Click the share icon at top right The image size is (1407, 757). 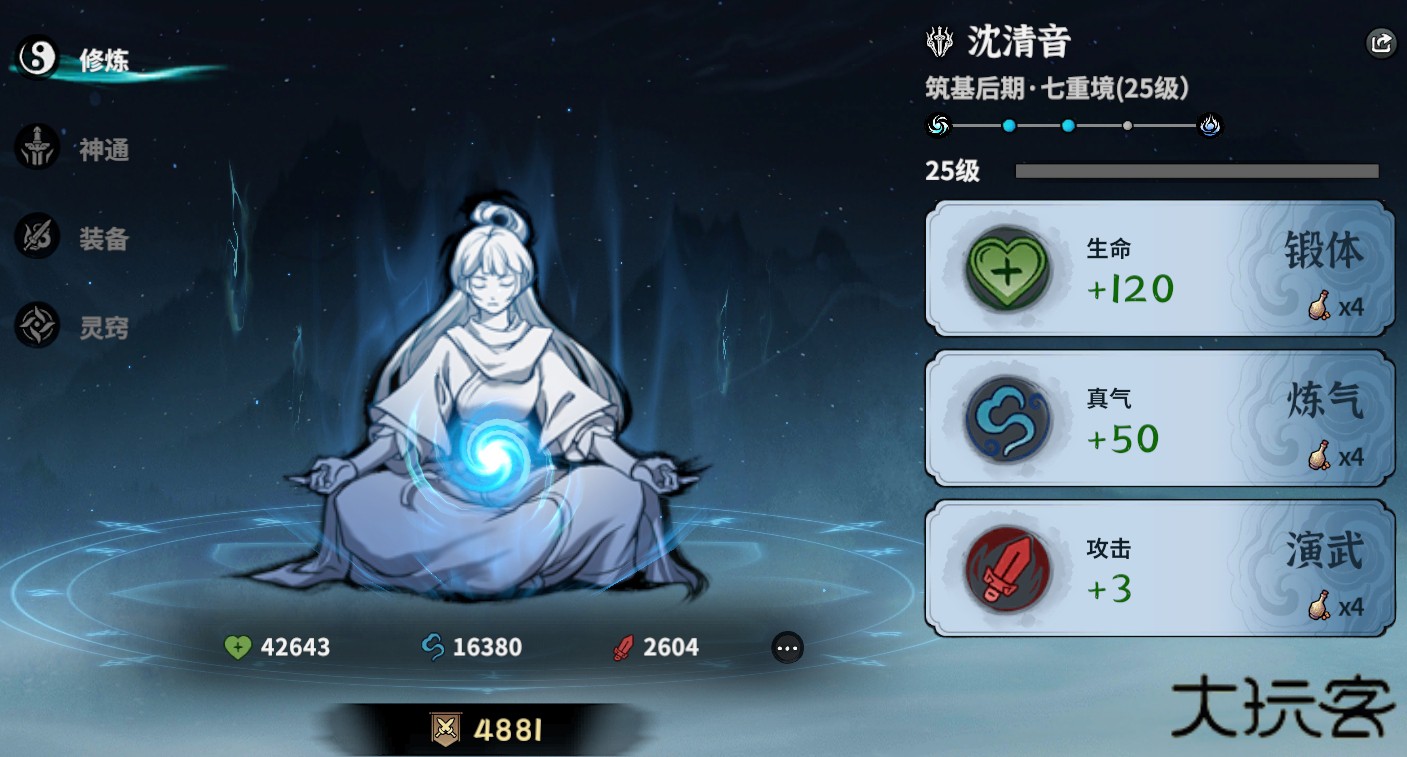pyautogui.click(x=1381, y=42)
